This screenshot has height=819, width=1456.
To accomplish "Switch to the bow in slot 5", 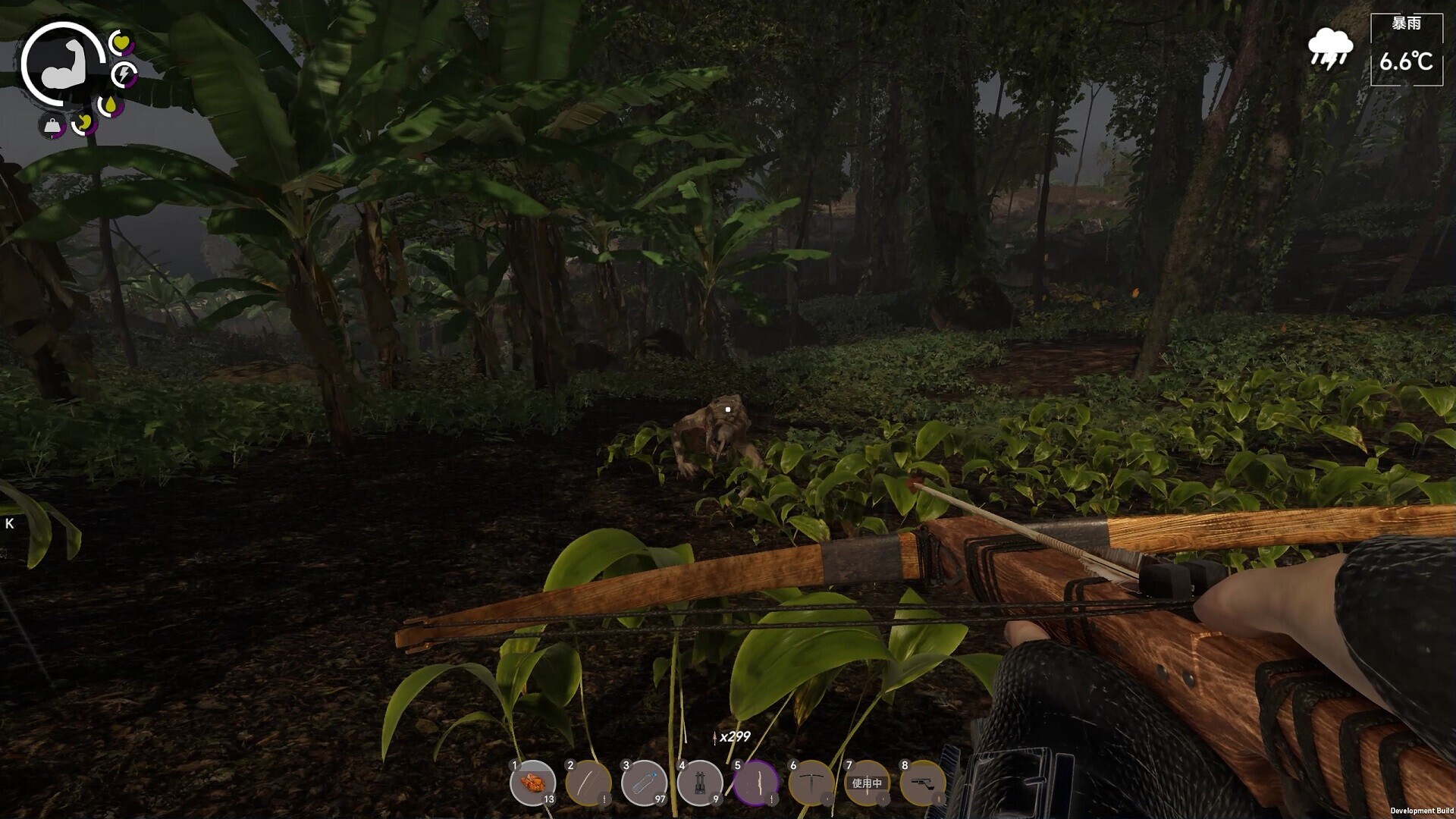I will click(x=755, y=782).
